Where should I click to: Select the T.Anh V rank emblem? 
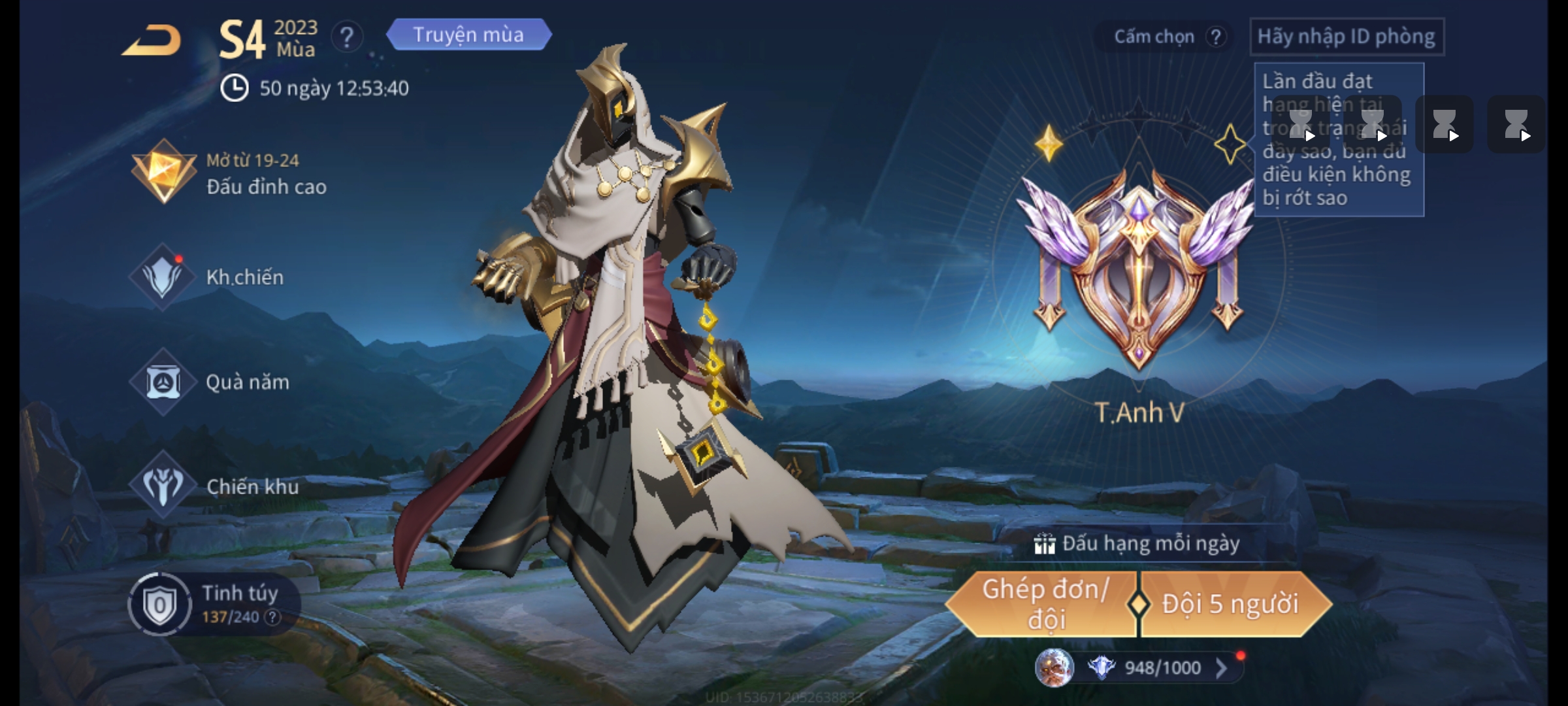pos(1139,275)
